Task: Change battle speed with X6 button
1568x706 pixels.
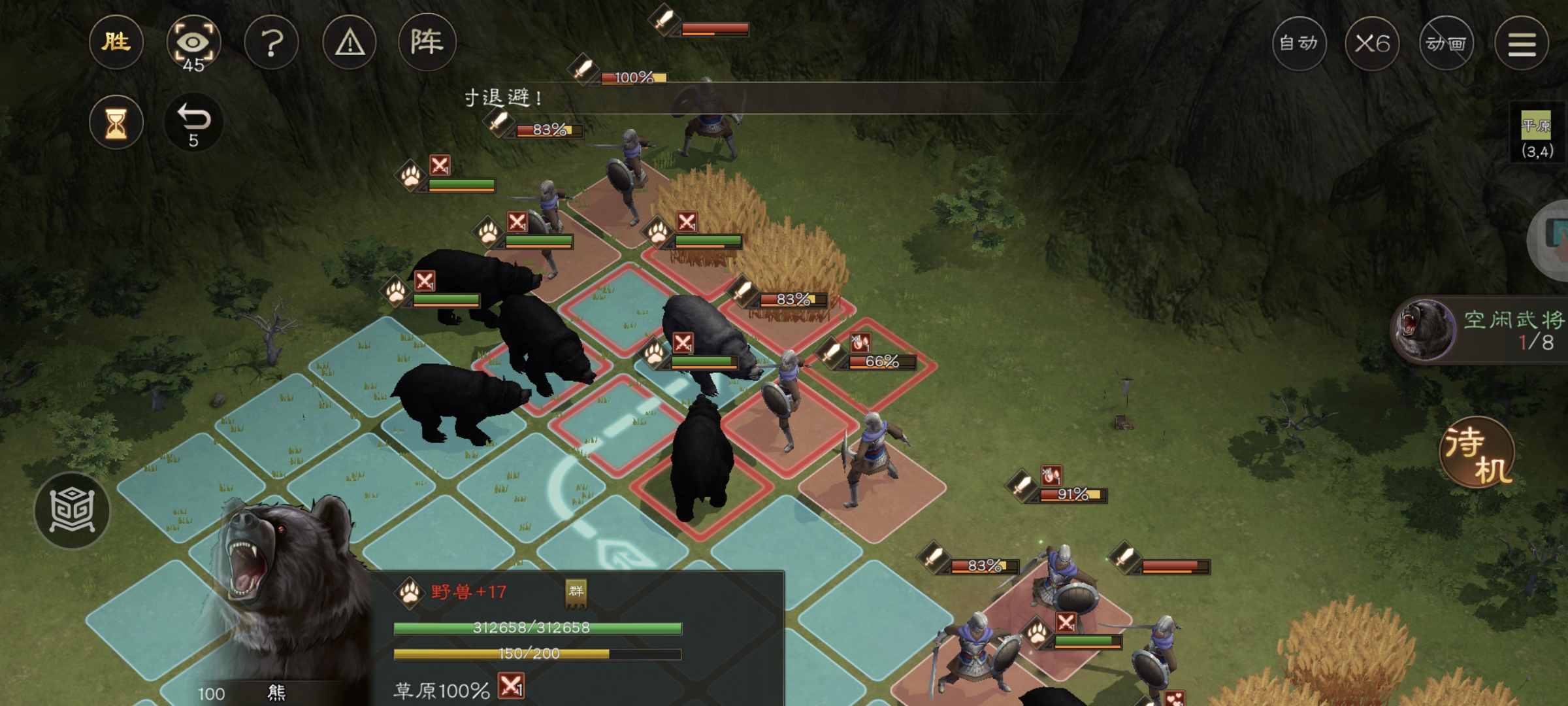Action: click(x=1372, y=44)
